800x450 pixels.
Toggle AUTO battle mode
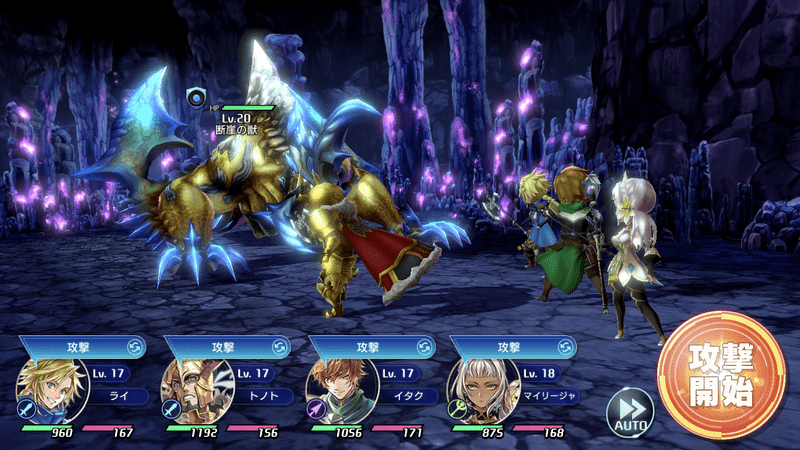[630, 410]
